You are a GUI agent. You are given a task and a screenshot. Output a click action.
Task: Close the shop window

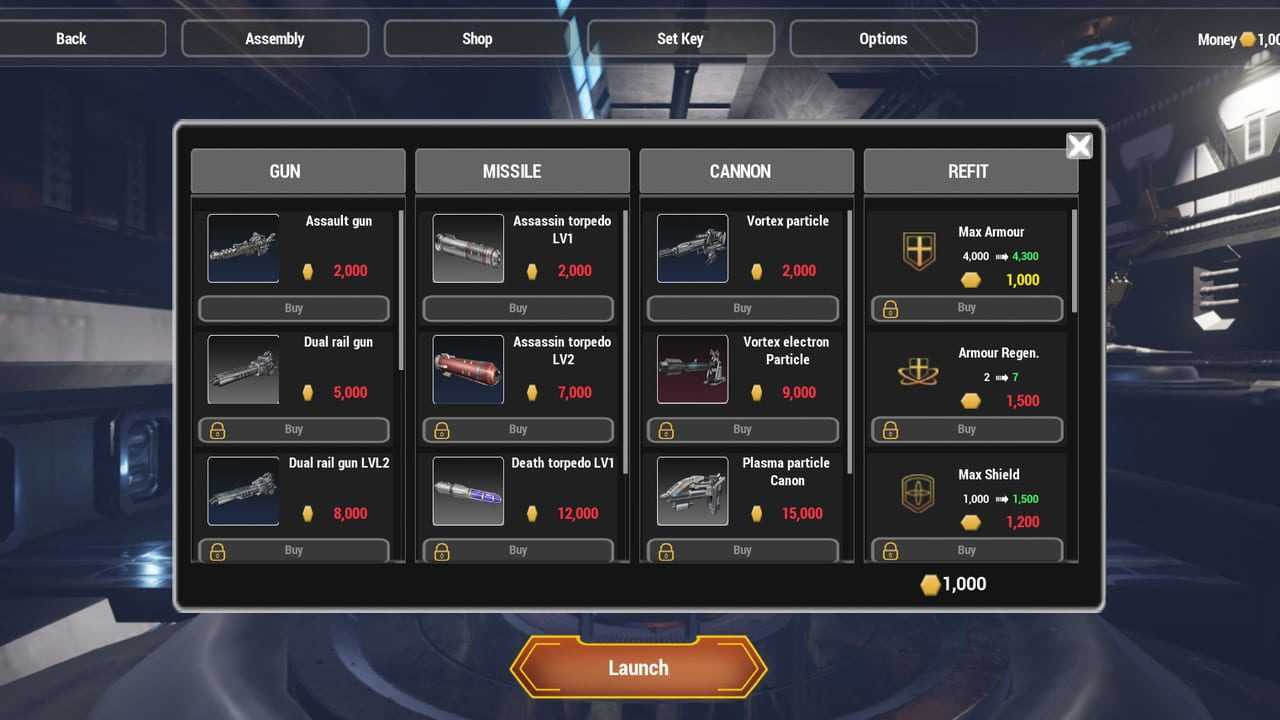click(1079, 147)
